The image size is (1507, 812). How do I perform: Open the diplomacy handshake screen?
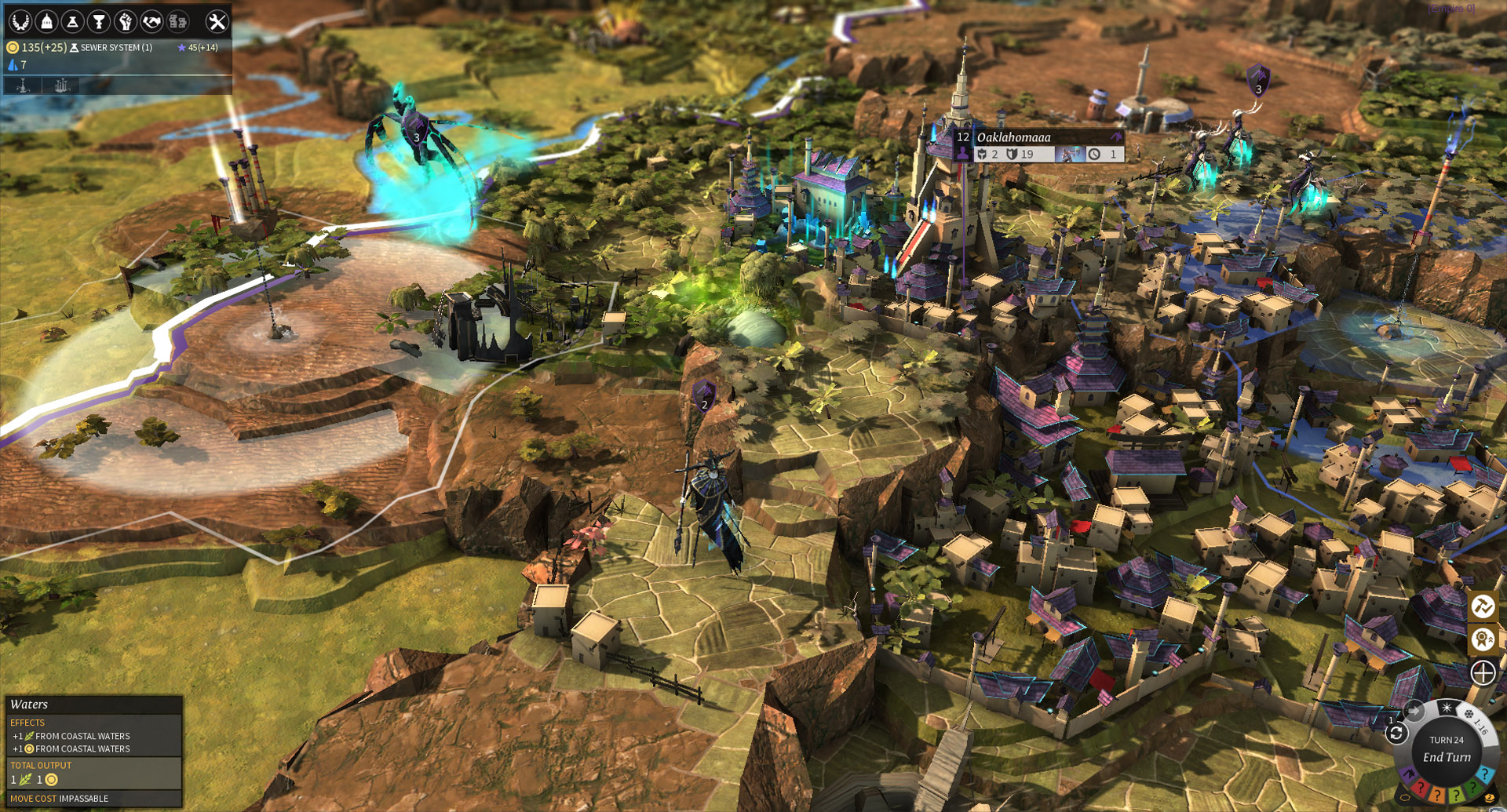pos(151,21)
